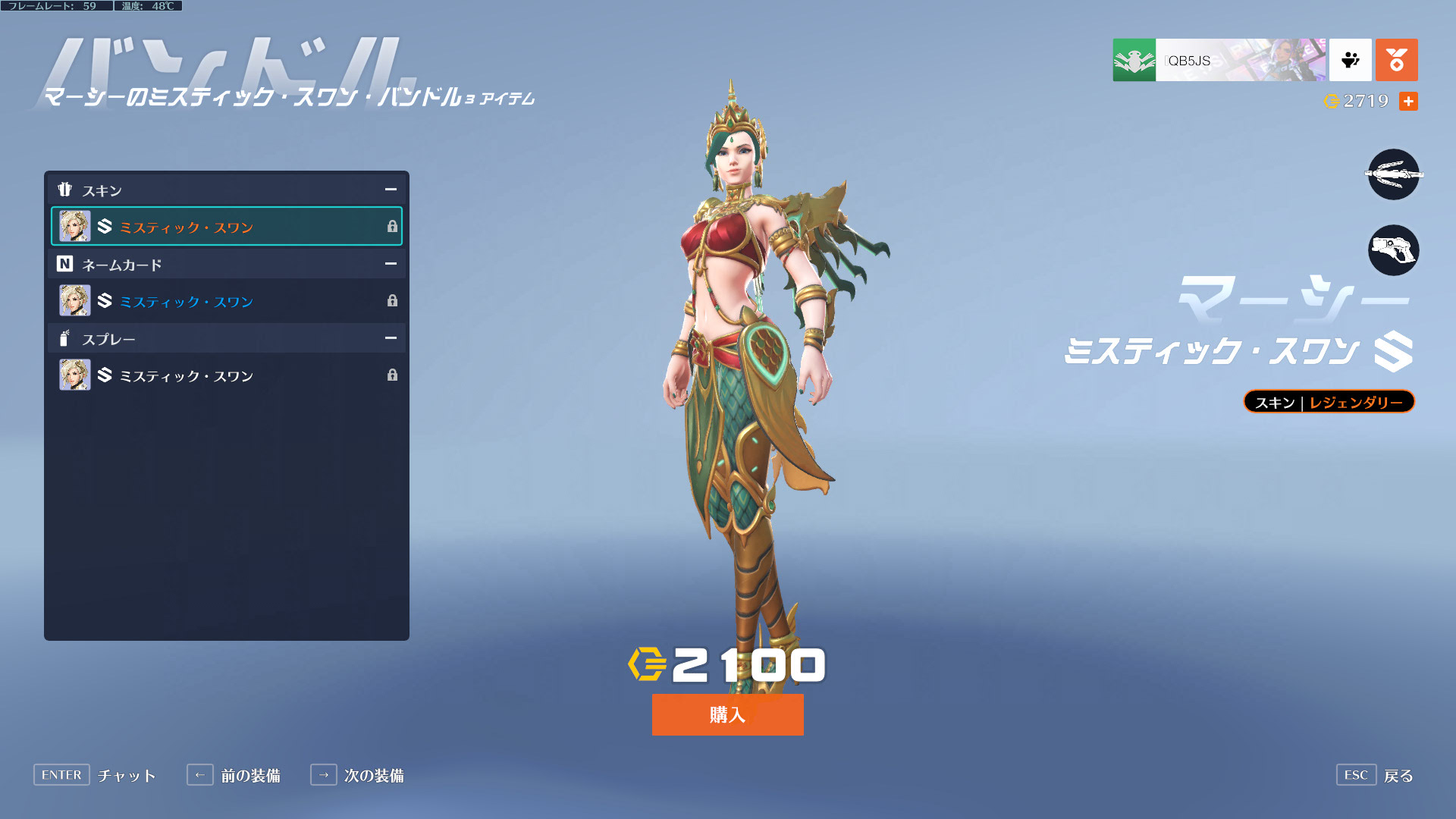Viewport: 1456px width, 819px height.
Task: Click the orange 購入 purchase button
Action: point(727,714)
